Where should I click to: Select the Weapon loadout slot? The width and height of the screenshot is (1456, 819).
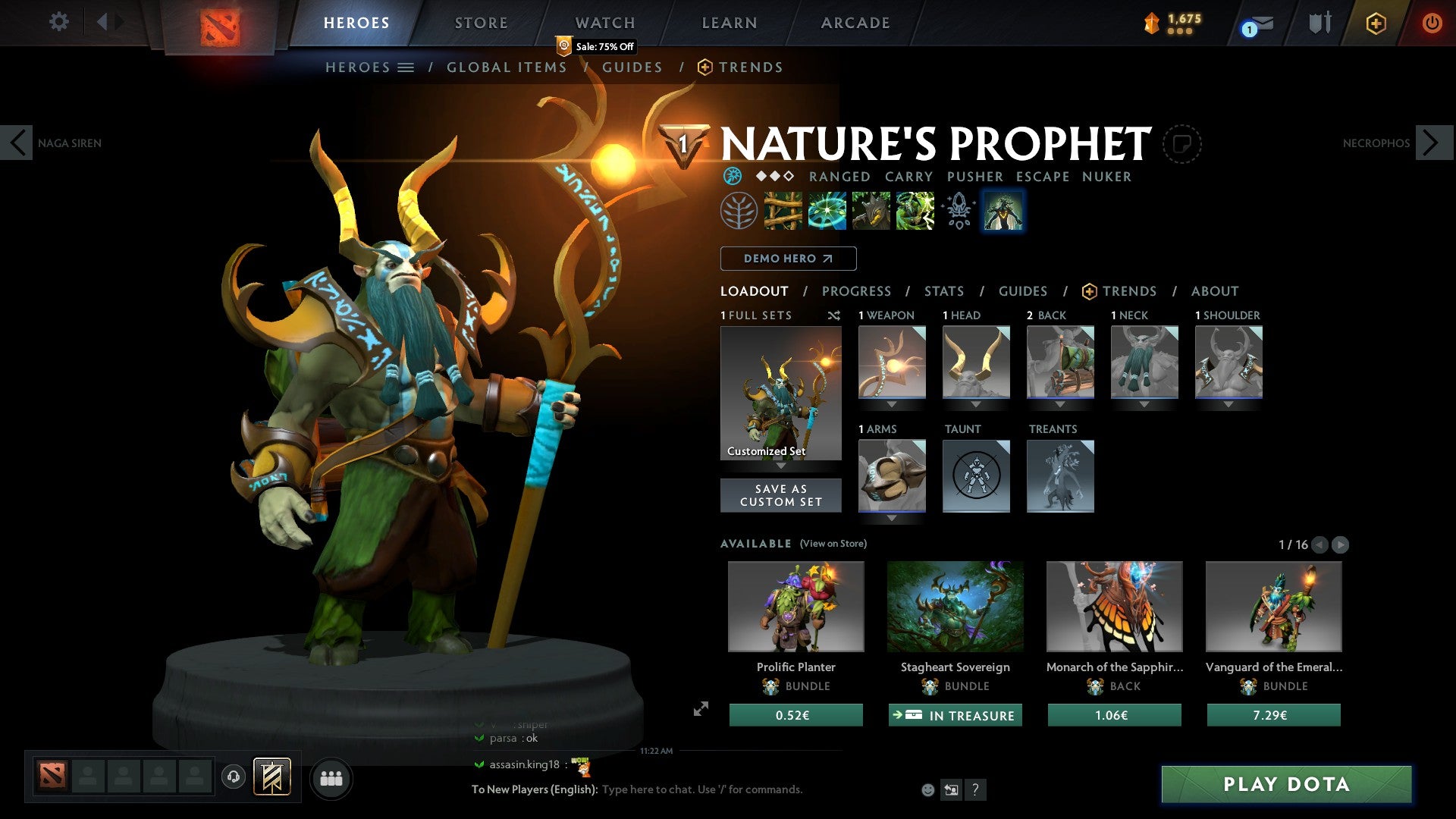pos(892,362)
